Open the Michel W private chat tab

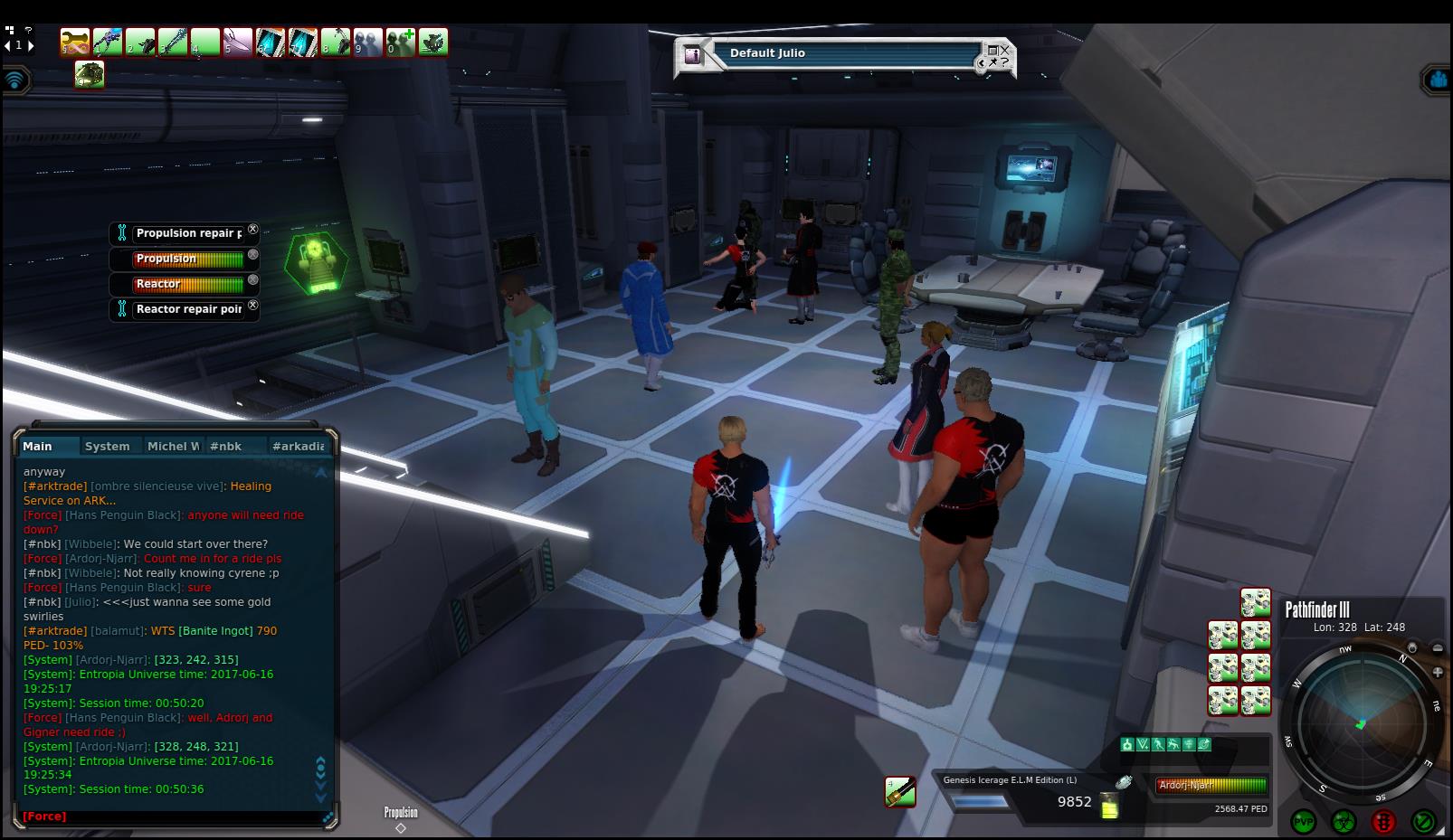(x=173, y=446)
